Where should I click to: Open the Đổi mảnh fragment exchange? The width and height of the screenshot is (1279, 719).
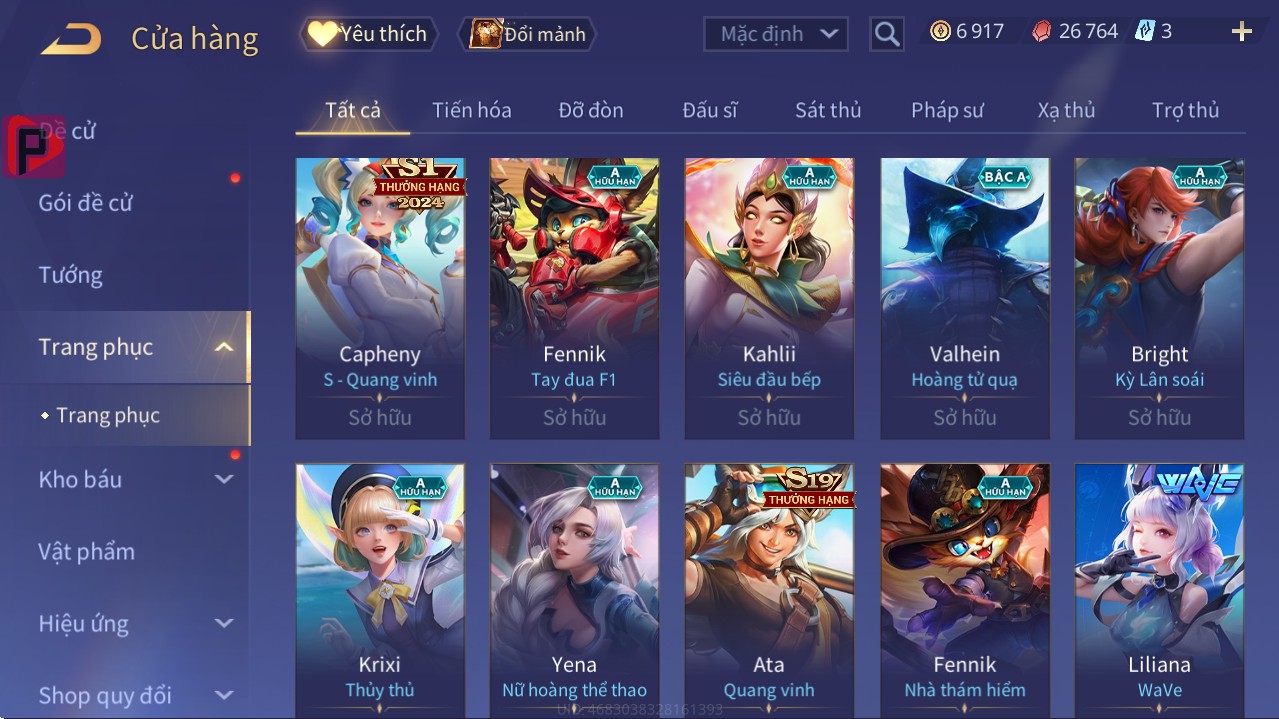click(x=528, y=34)
